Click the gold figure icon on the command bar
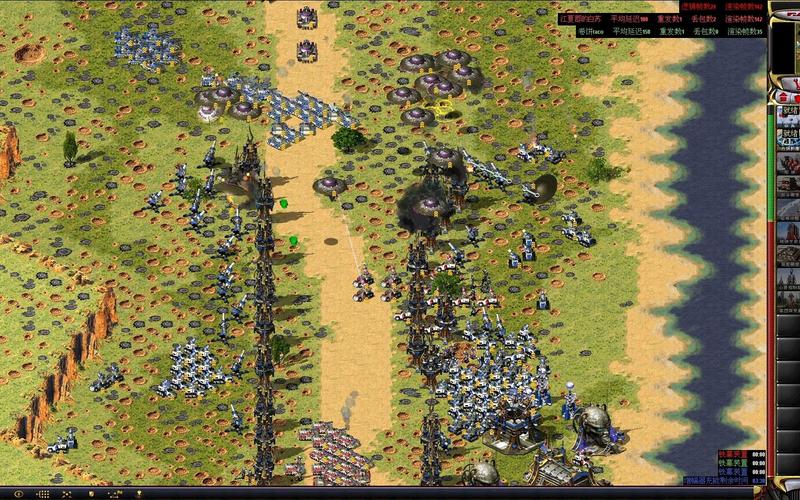Screen dimensions: 800x500 coord(138,494)
